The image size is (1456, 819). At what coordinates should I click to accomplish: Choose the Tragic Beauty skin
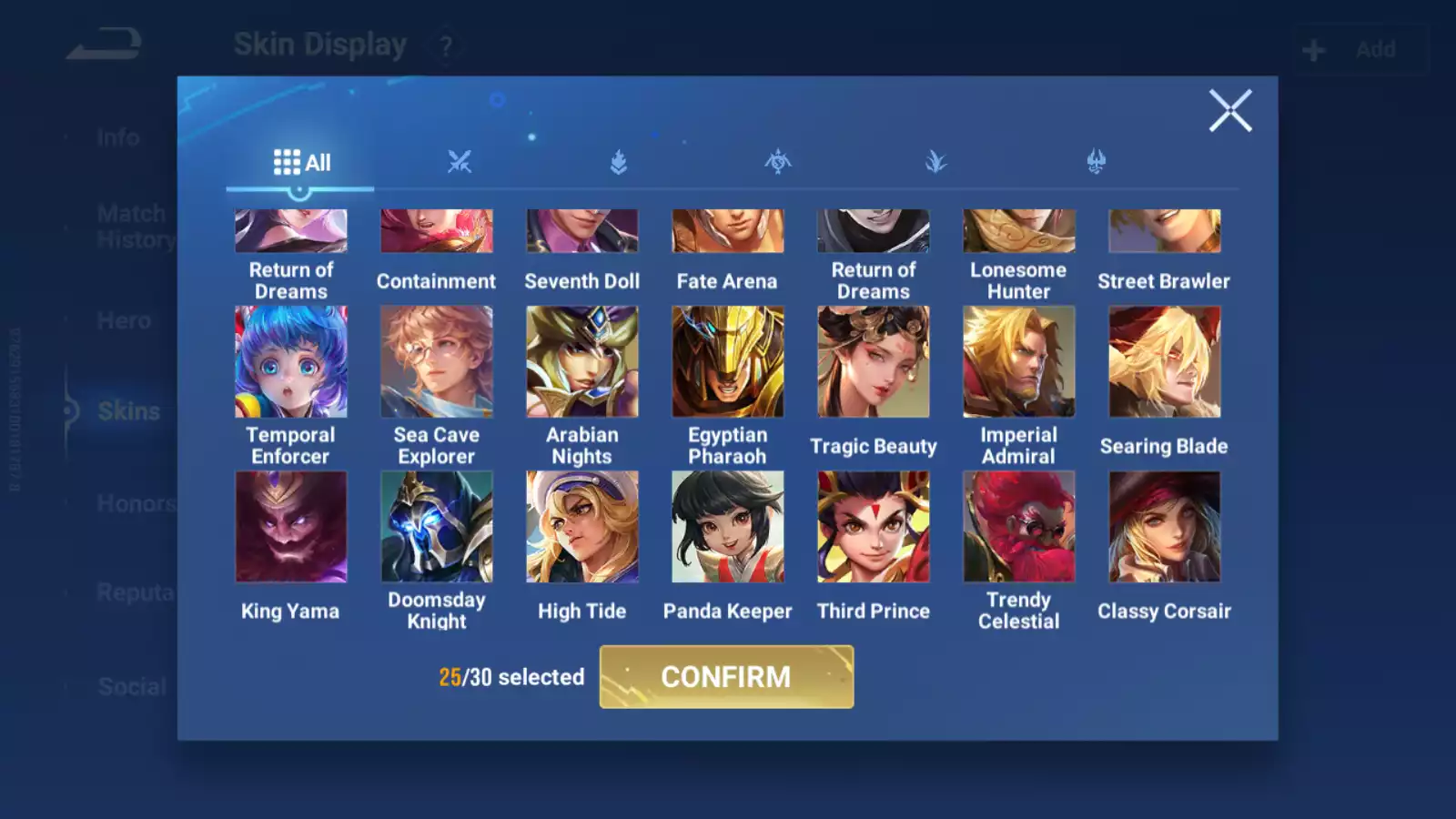(874, 362)
